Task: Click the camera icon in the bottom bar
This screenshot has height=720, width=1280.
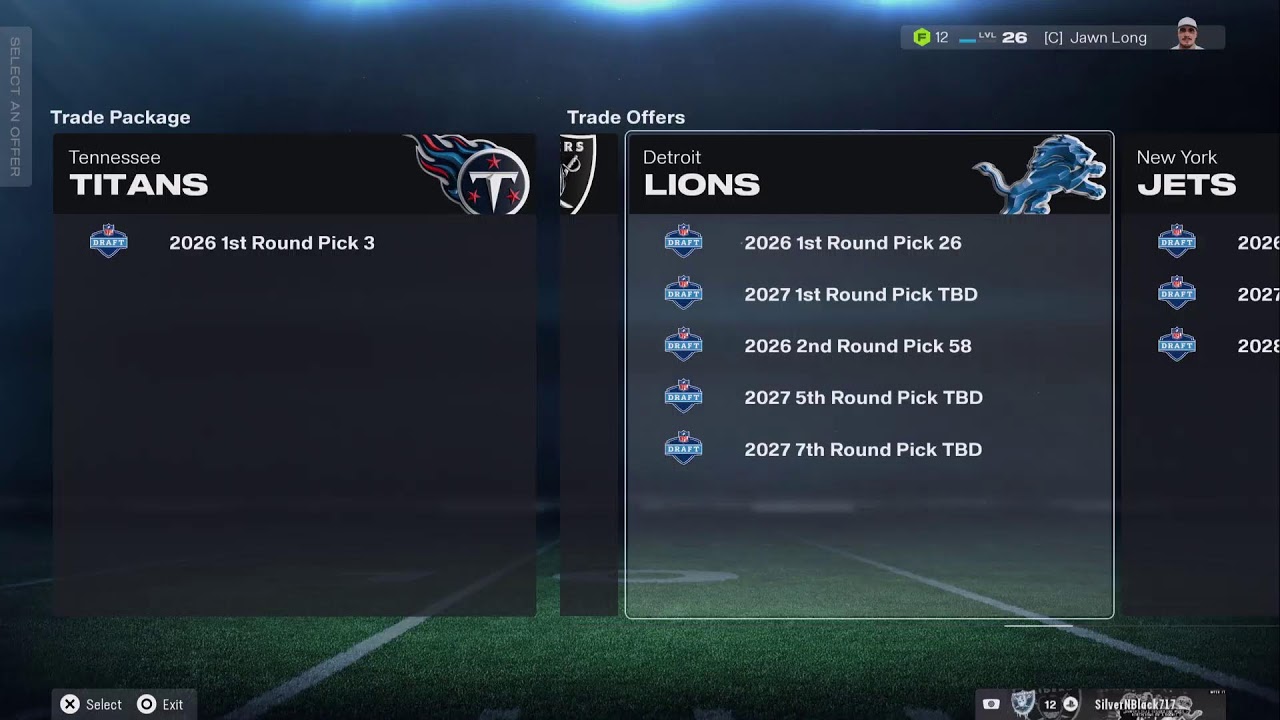Action: point(991,704)
